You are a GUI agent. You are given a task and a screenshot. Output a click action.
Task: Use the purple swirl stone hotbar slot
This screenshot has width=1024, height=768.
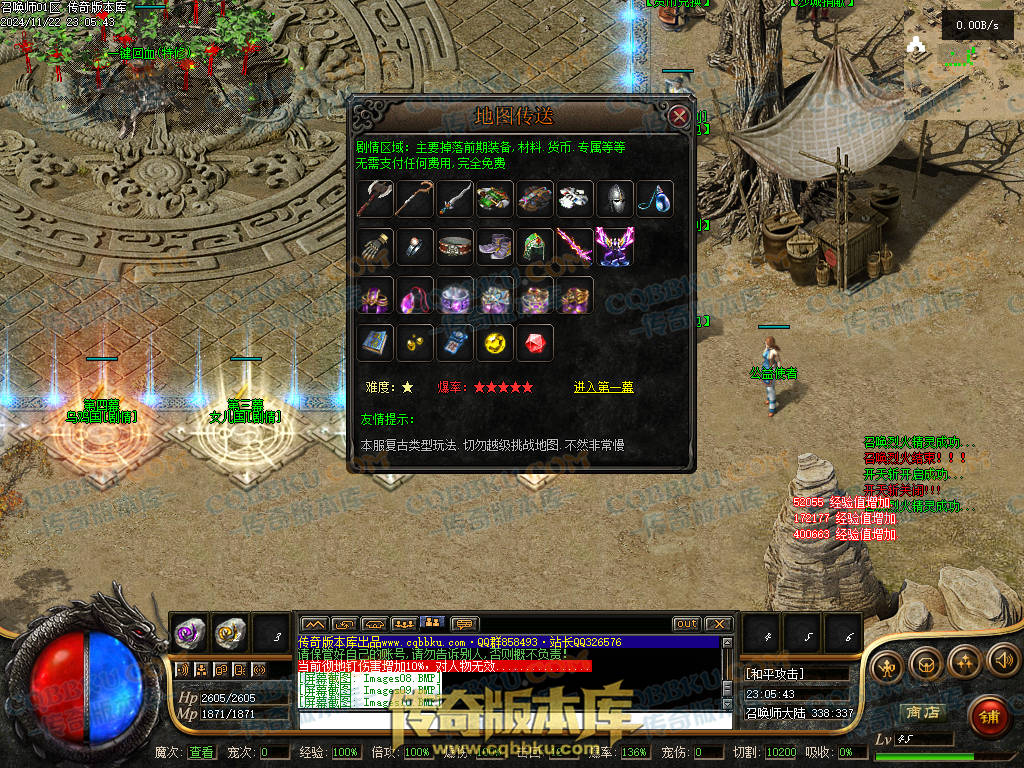pyautogui.click(x=190, y=632)
